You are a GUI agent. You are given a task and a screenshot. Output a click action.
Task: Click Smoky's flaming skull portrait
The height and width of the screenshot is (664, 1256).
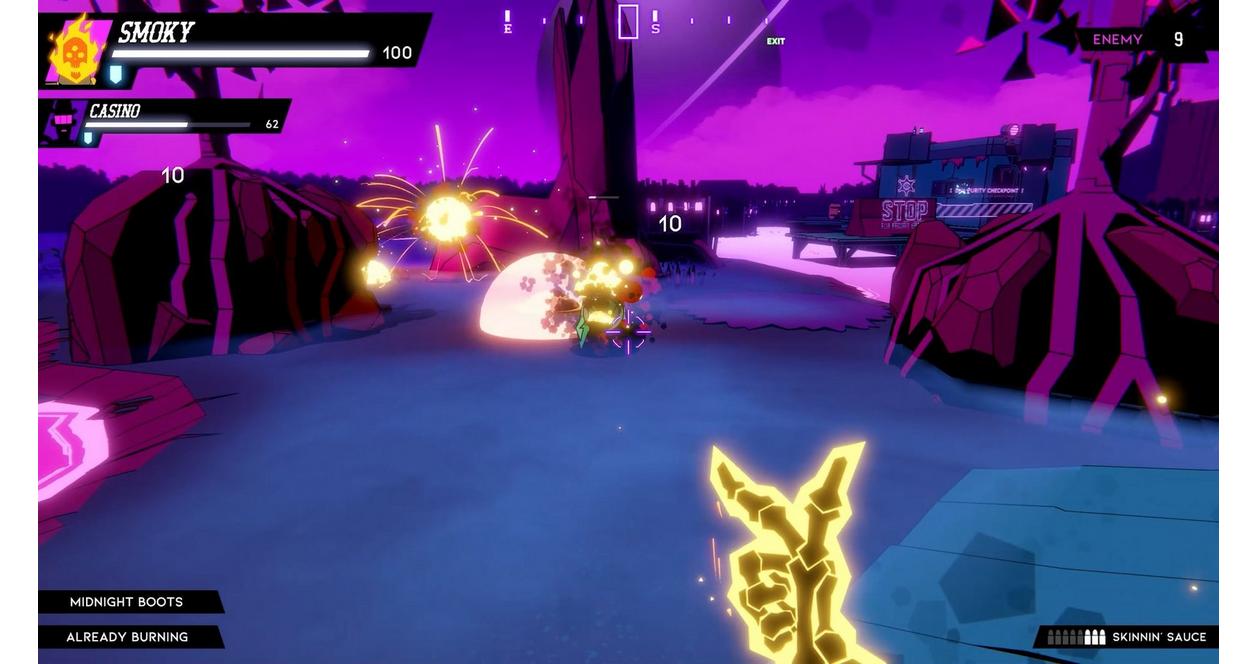[74, 50]
